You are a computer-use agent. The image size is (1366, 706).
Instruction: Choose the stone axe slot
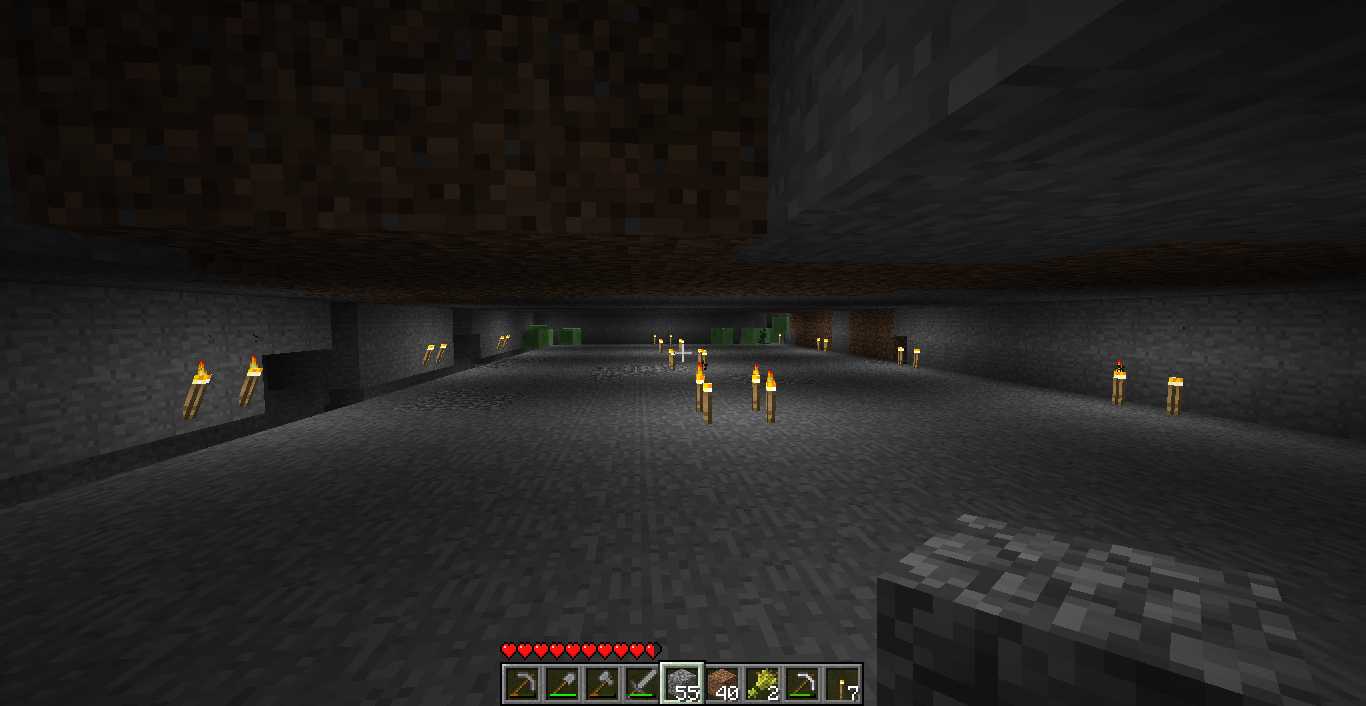[602, 684]
